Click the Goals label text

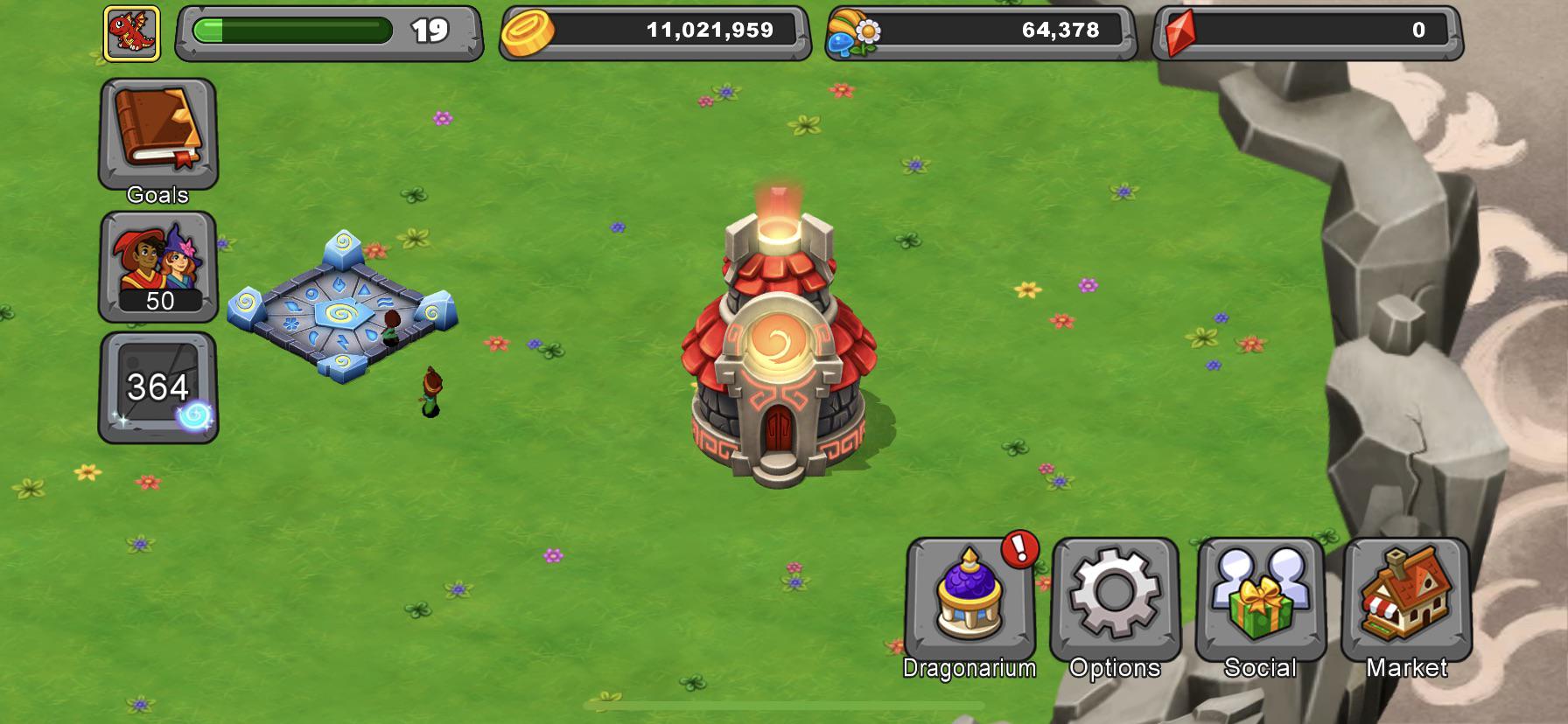tap(157, 196)
